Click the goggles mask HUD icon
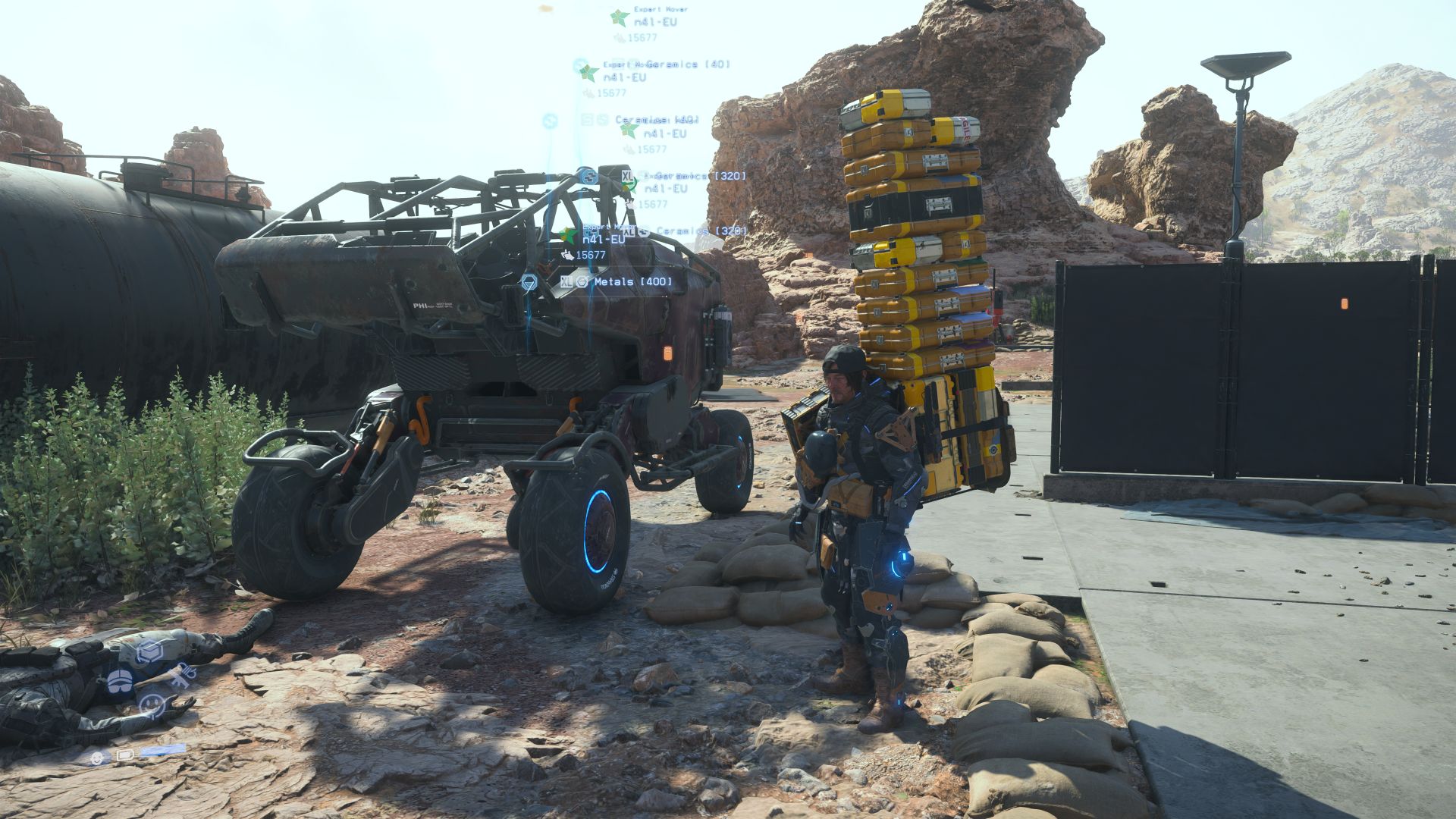Image resolution: width=1456 pixels, height=819 pixels. pyautogui.click(x=120, y=680)
